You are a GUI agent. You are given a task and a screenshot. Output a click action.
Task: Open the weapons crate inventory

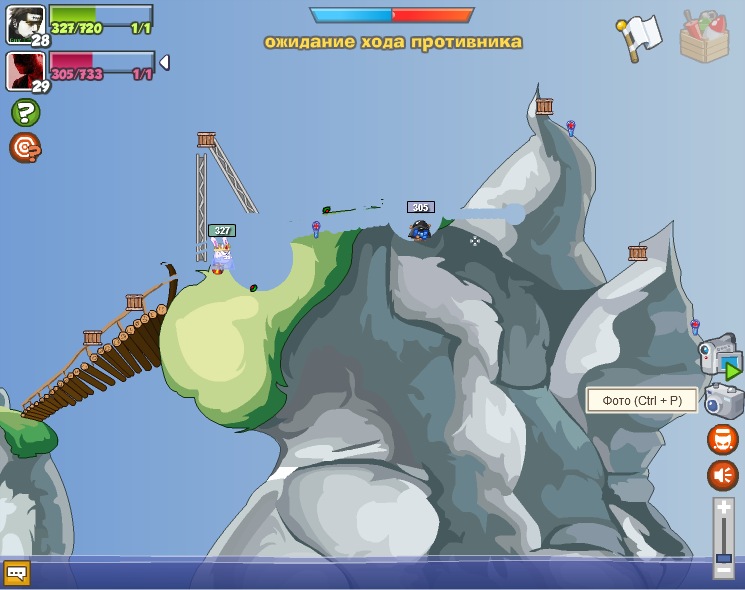pos(704,36)
